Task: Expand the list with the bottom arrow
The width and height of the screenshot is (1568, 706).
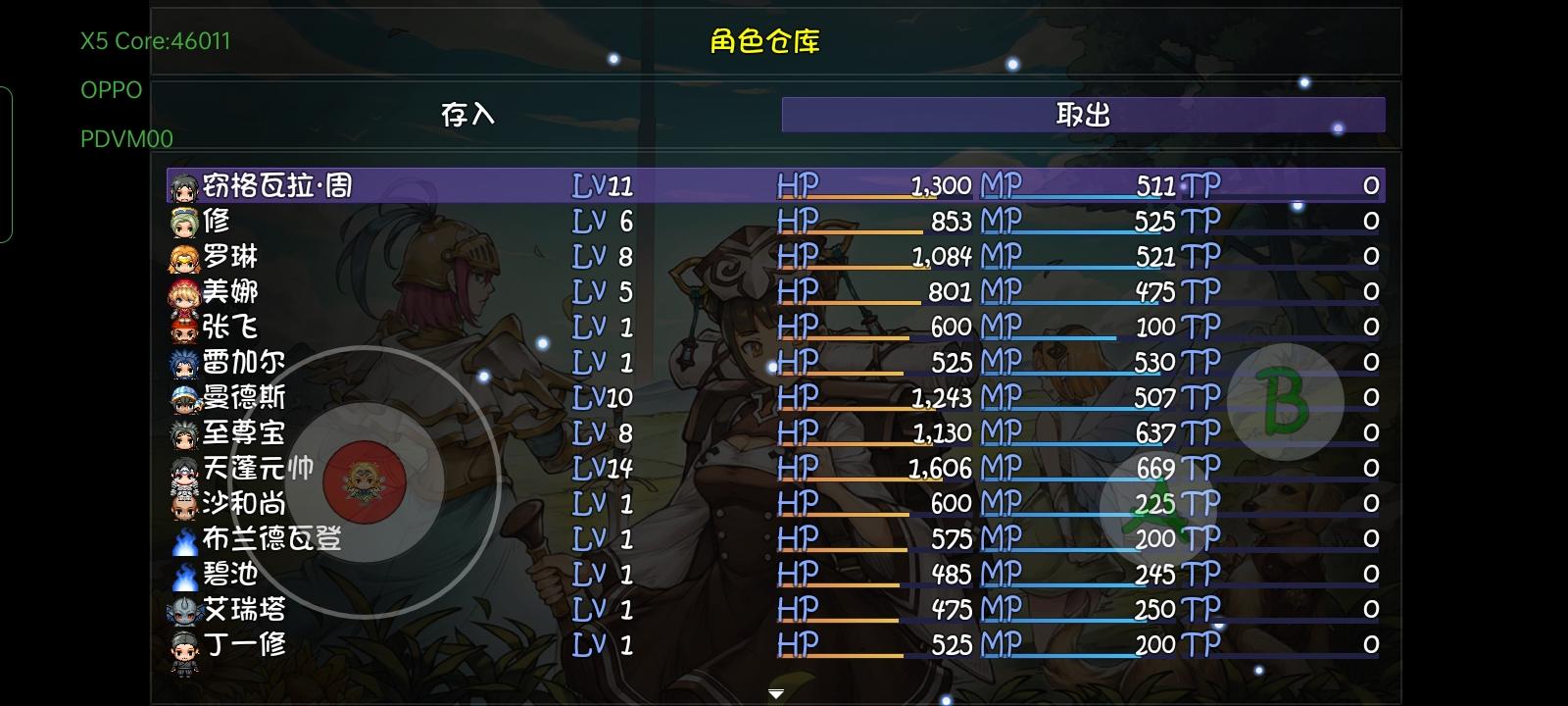Action: [x=774, y=690]
